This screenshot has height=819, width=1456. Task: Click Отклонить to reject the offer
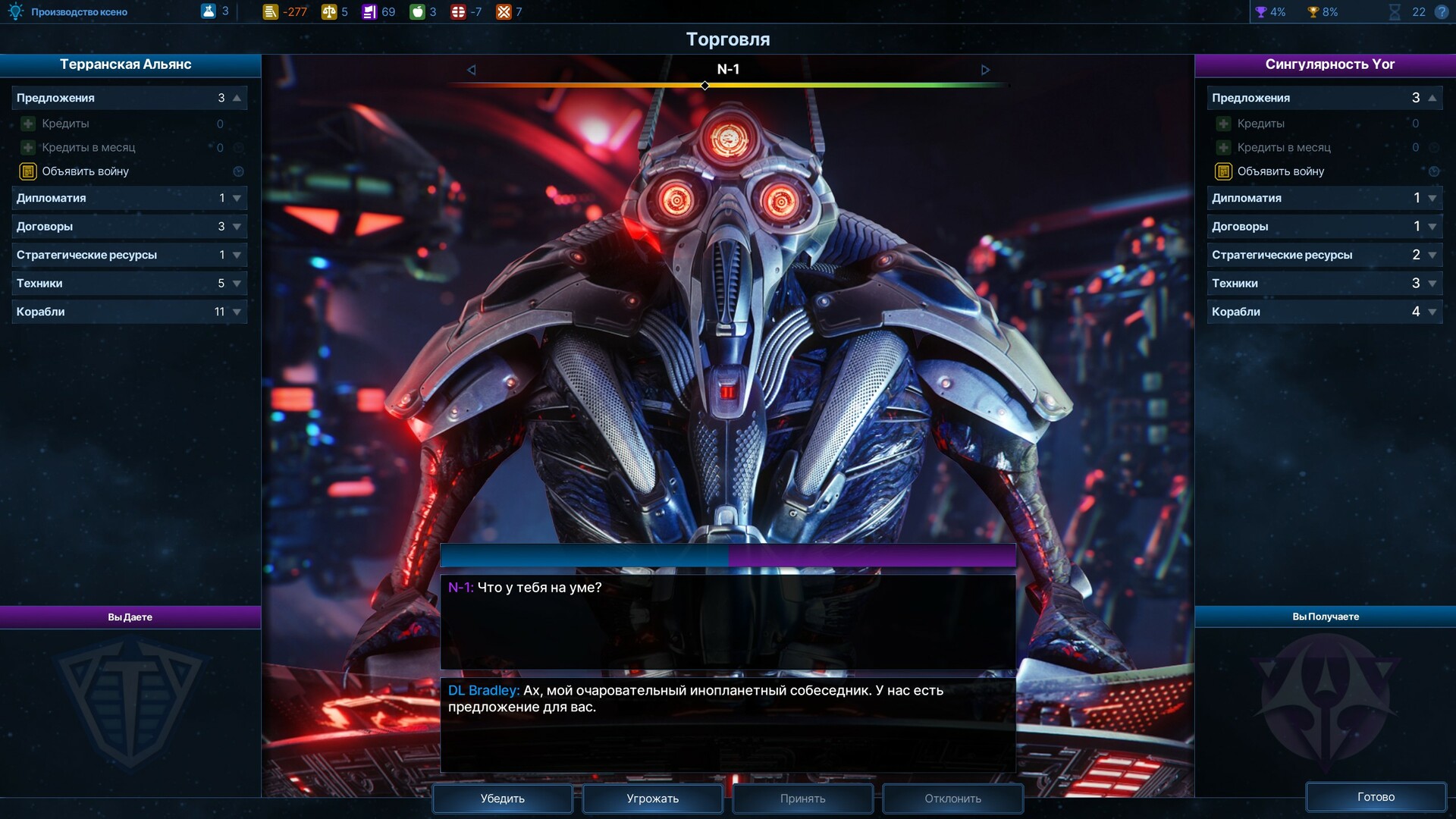tap(952, 798)
